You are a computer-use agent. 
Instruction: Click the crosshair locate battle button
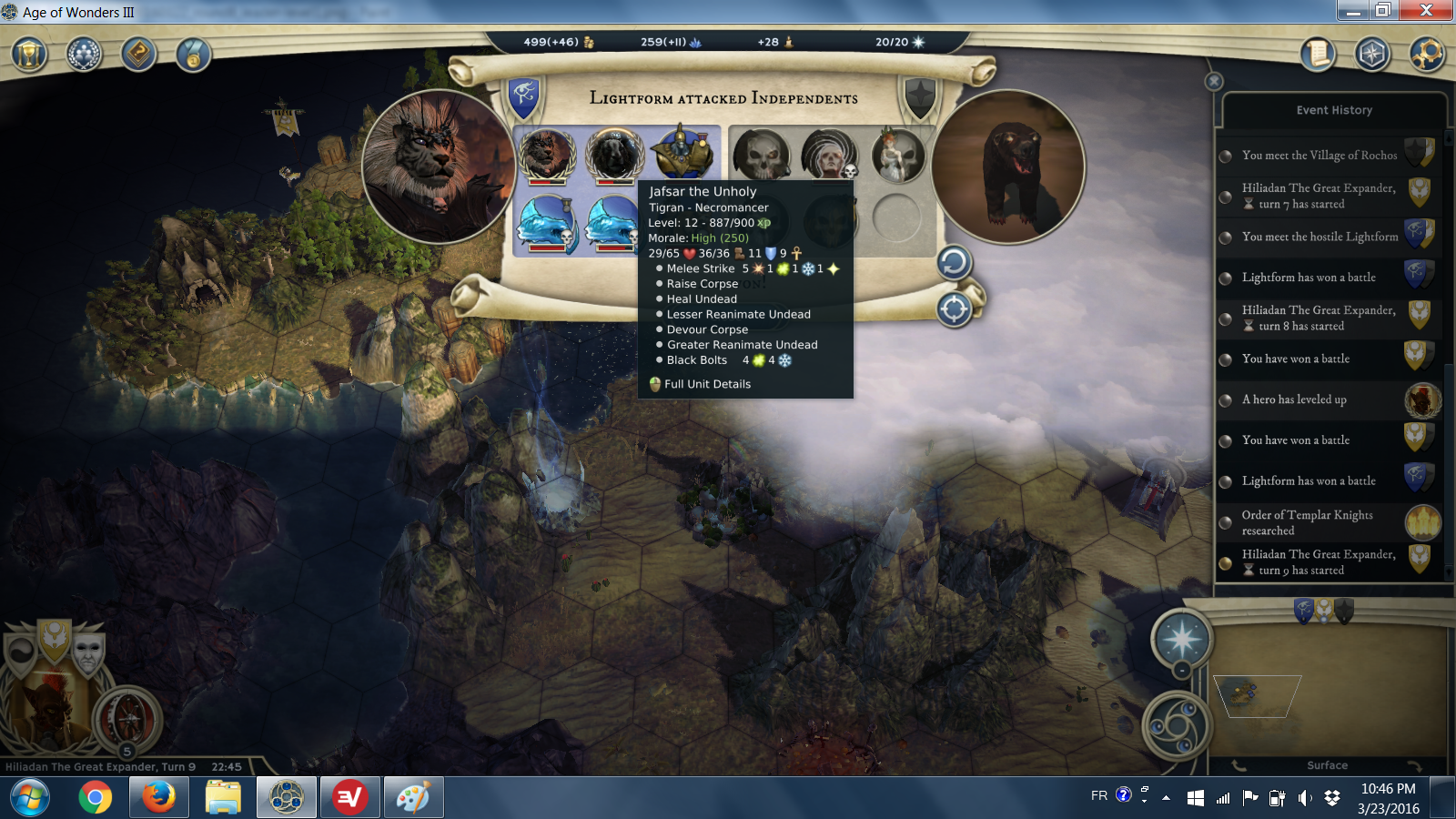[954, 309]
